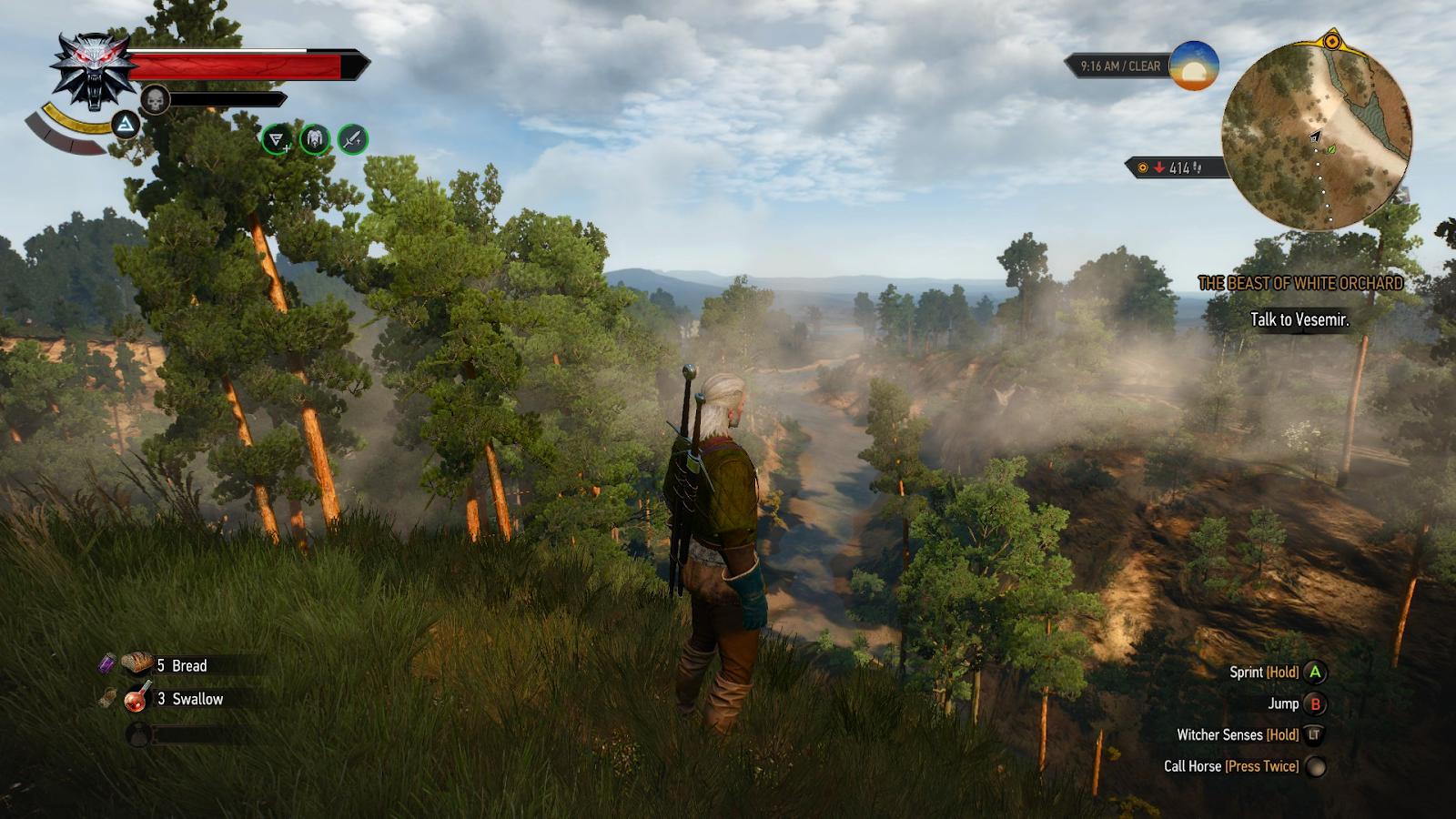Click the yellow quest marker on minimap edge

tap(1331, 41)
